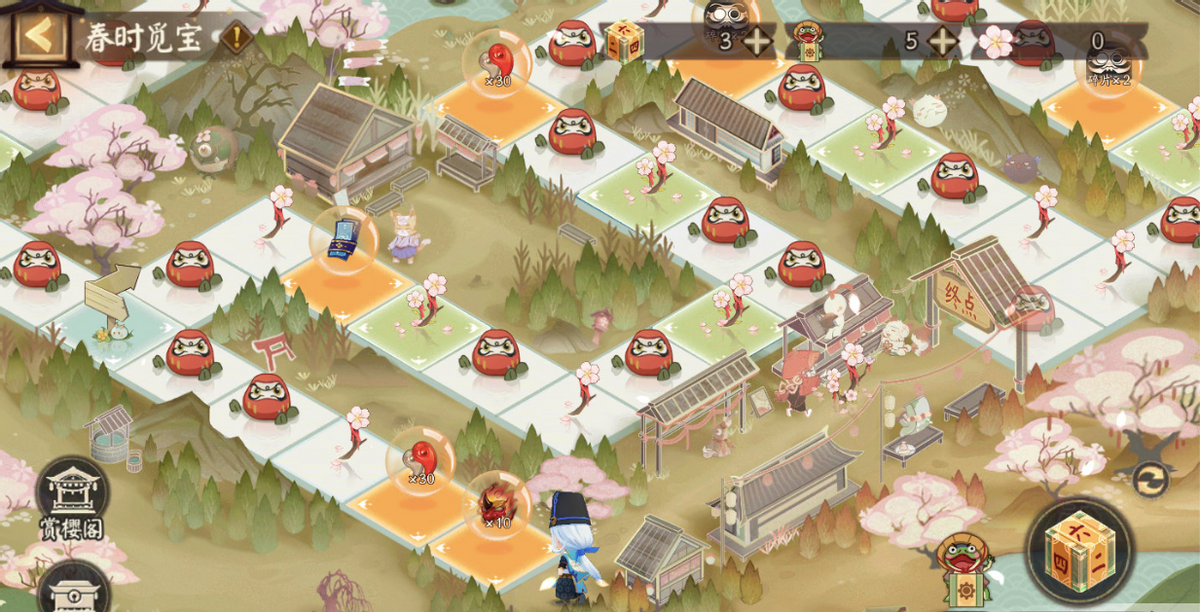The image size is (1200, 612).
Task: Go back using the arrow button
Action: [38, 37]
